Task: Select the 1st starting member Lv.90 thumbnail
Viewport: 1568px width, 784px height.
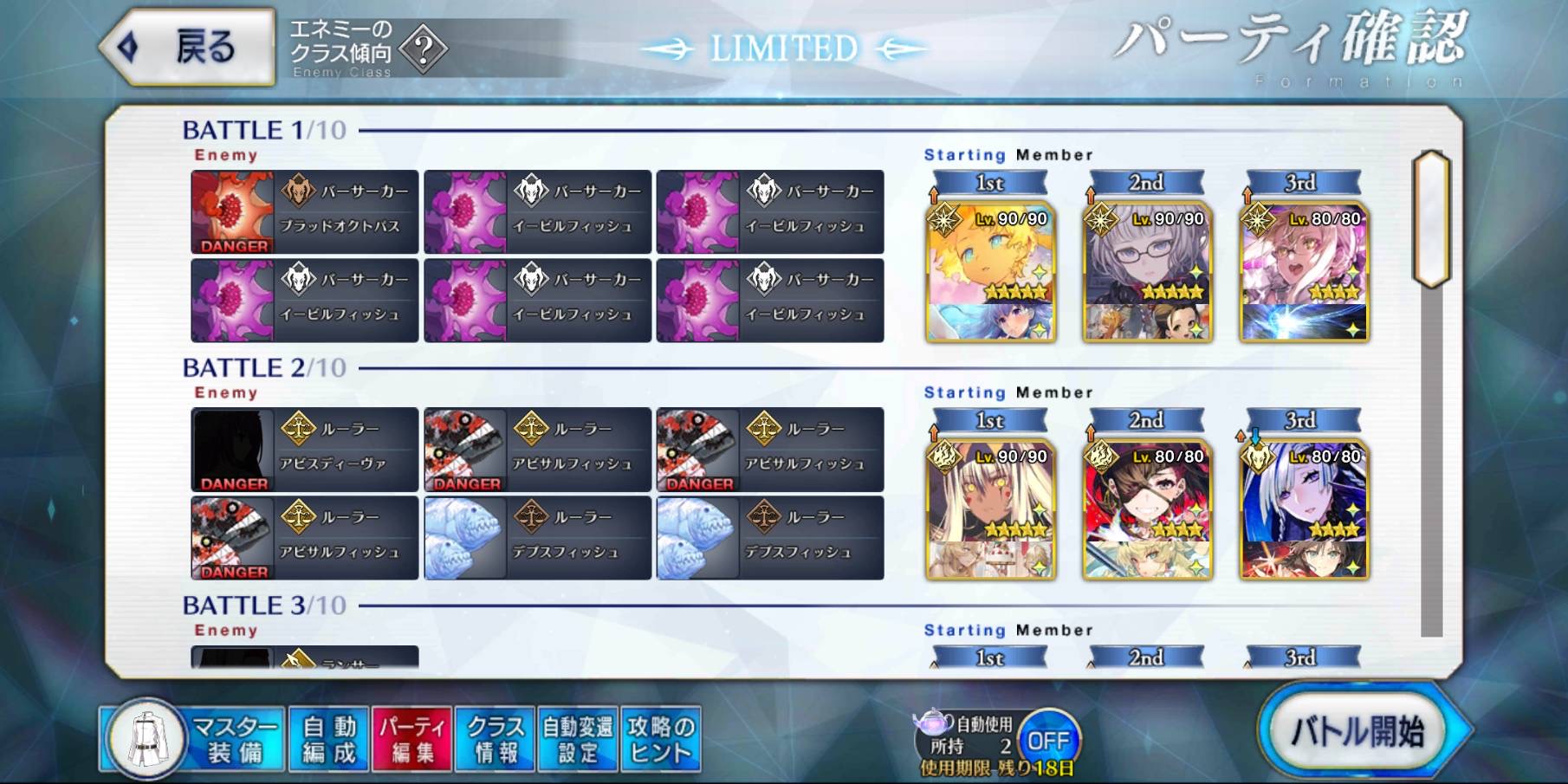Action: tap(988, 273)
